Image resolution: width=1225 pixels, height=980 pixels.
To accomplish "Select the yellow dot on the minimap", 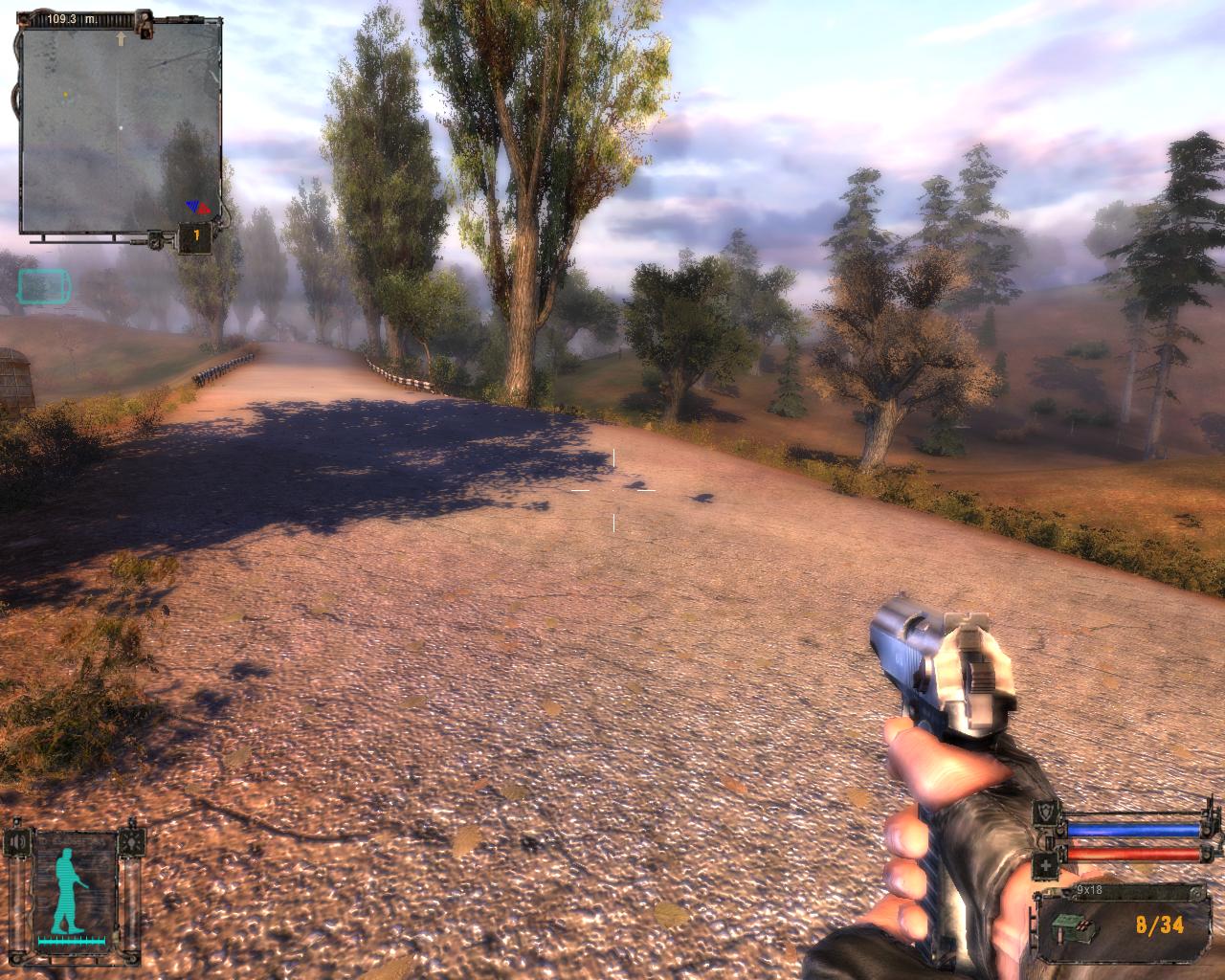I will click(65, 94).
